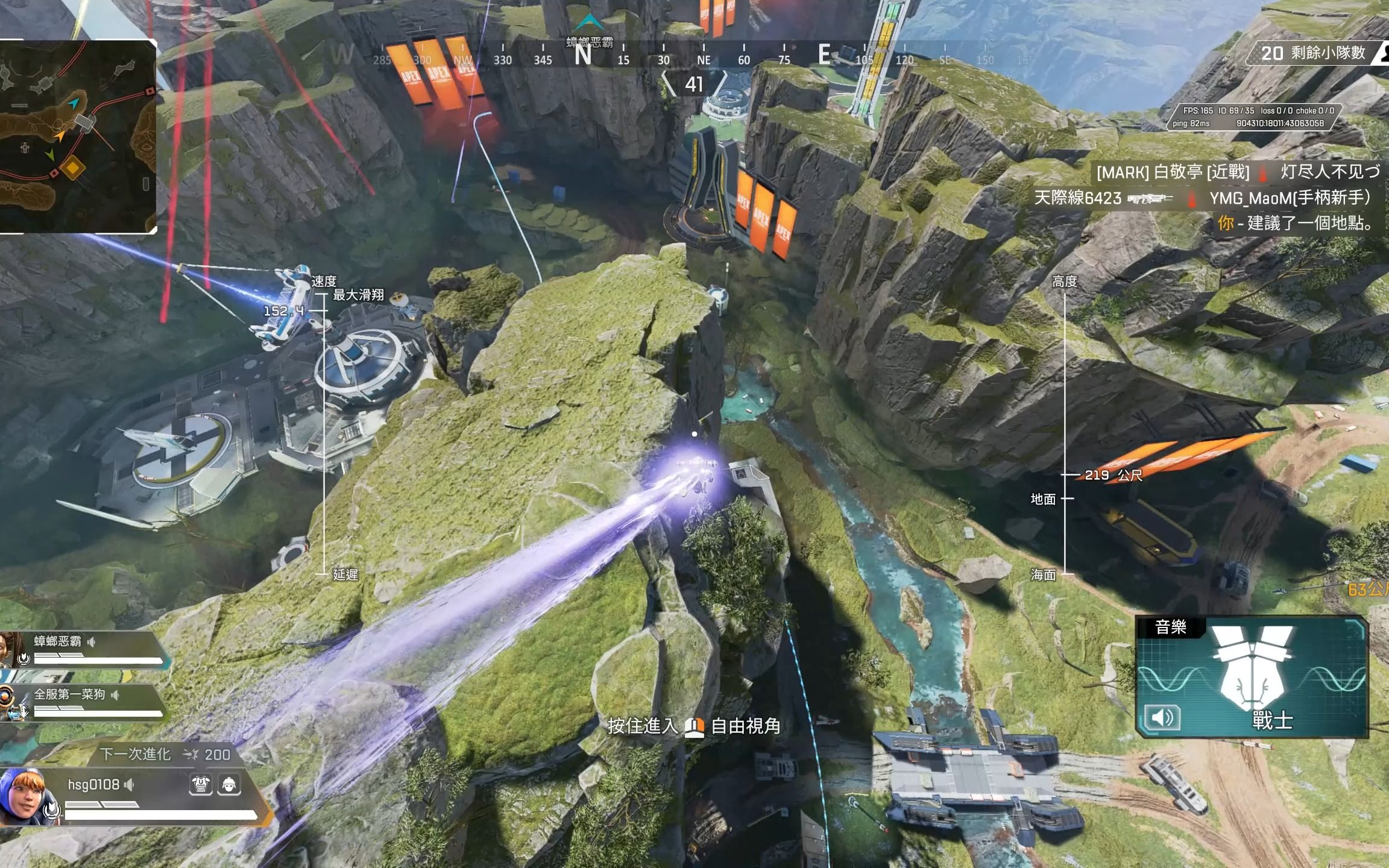Select teammate 蟑螂恶霸 in squad list
The image size is (1389, 868).
(57, 641)
